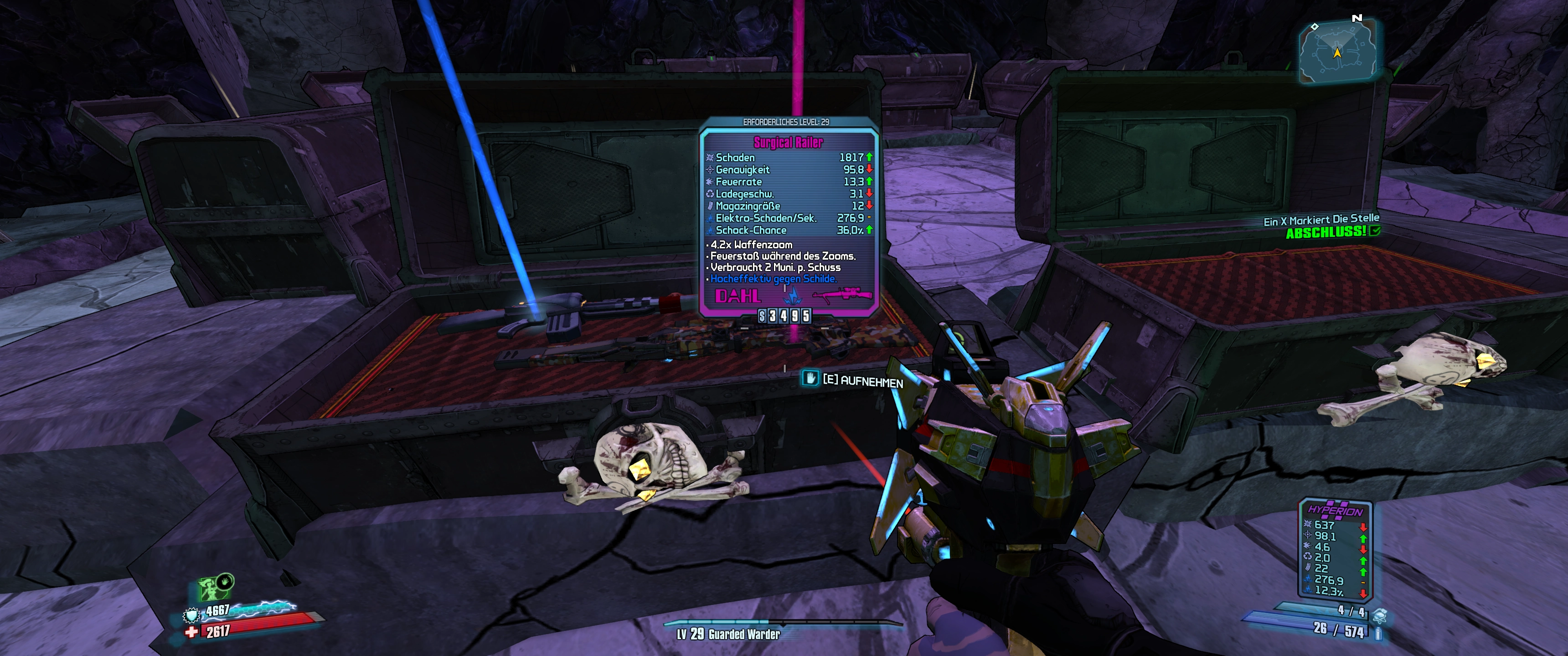This screenshot has height=656, width=1568.
Task: Open the minimap in the corner
Action: pos(1337,51)
